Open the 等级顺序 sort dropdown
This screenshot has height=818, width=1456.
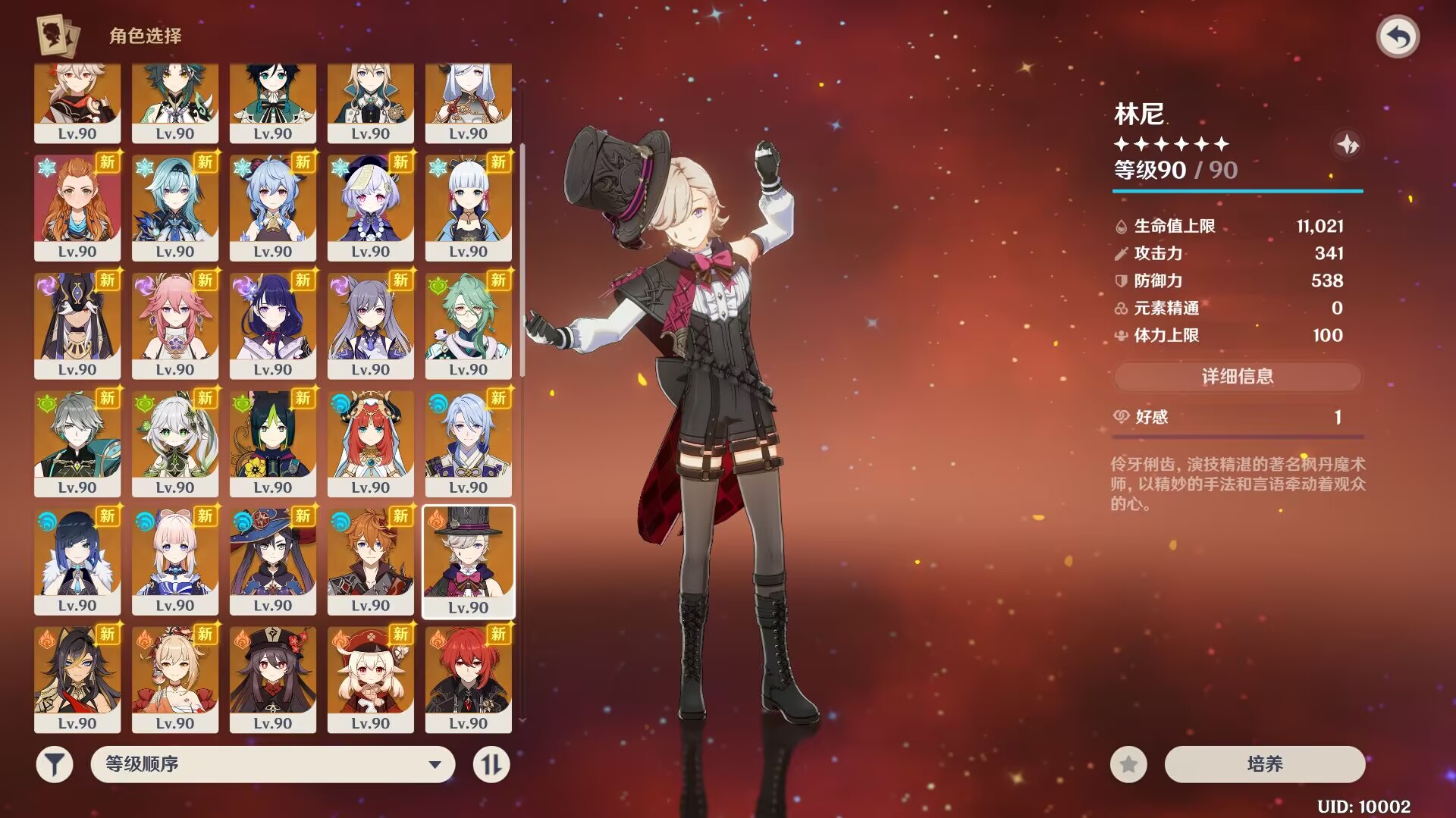point(273,764)
